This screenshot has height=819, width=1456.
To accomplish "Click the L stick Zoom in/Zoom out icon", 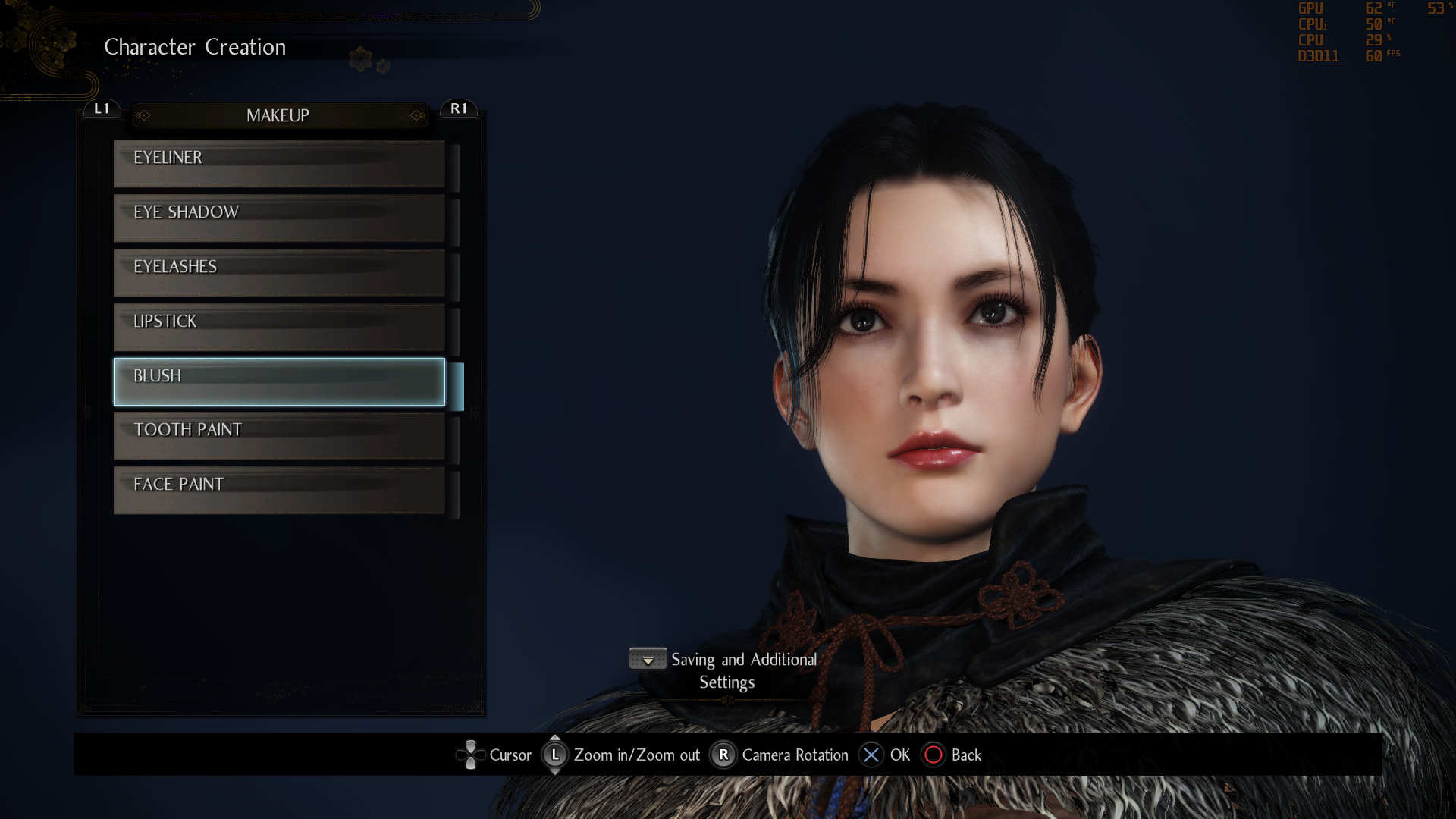I will pos(555,755).
